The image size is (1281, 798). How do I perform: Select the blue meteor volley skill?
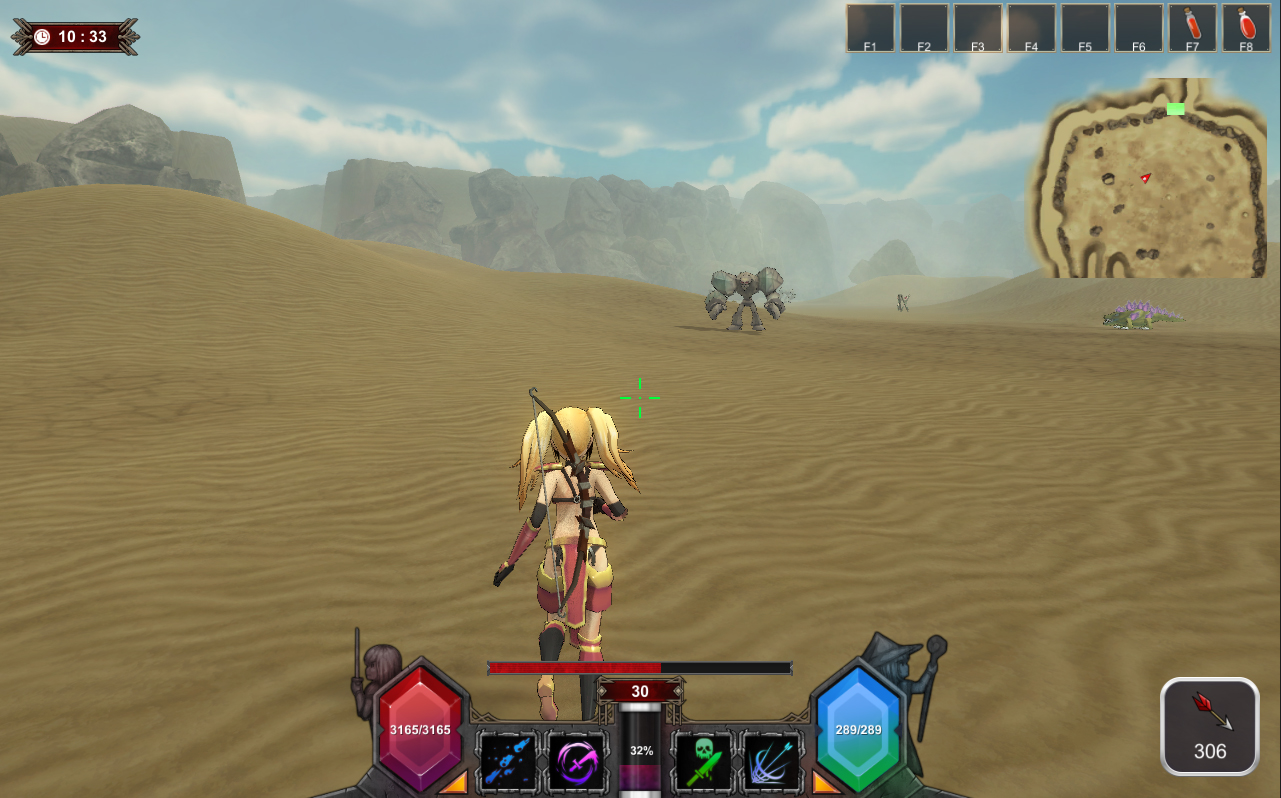click(509, 761)
